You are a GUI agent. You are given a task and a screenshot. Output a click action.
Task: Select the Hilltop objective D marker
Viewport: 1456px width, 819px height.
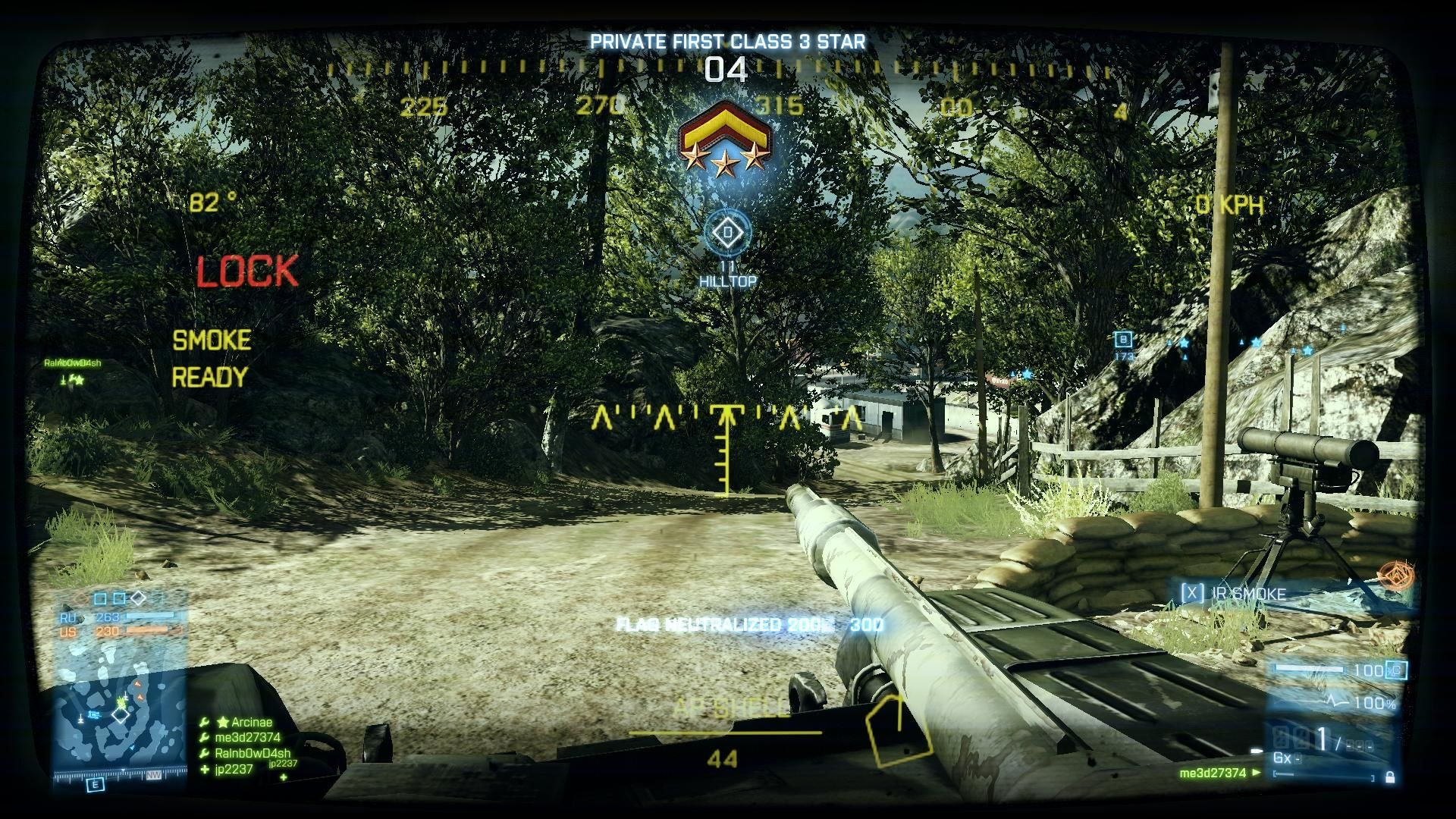tap(728, 232)
